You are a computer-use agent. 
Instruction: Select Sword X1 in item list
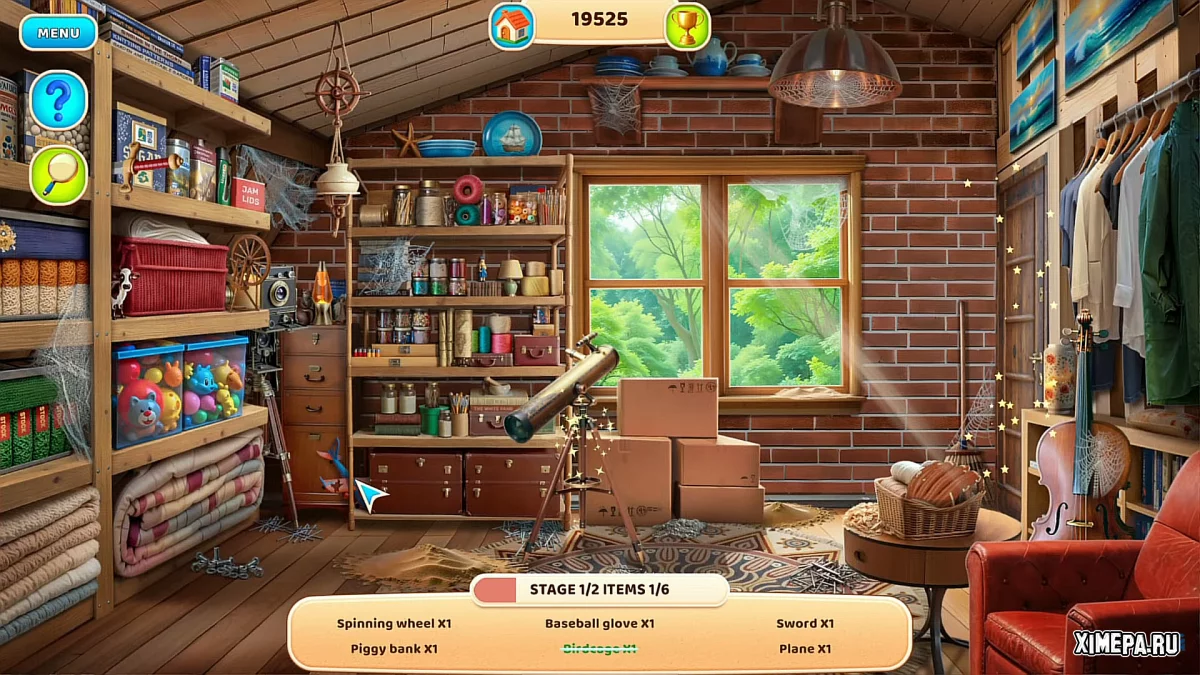804,623
